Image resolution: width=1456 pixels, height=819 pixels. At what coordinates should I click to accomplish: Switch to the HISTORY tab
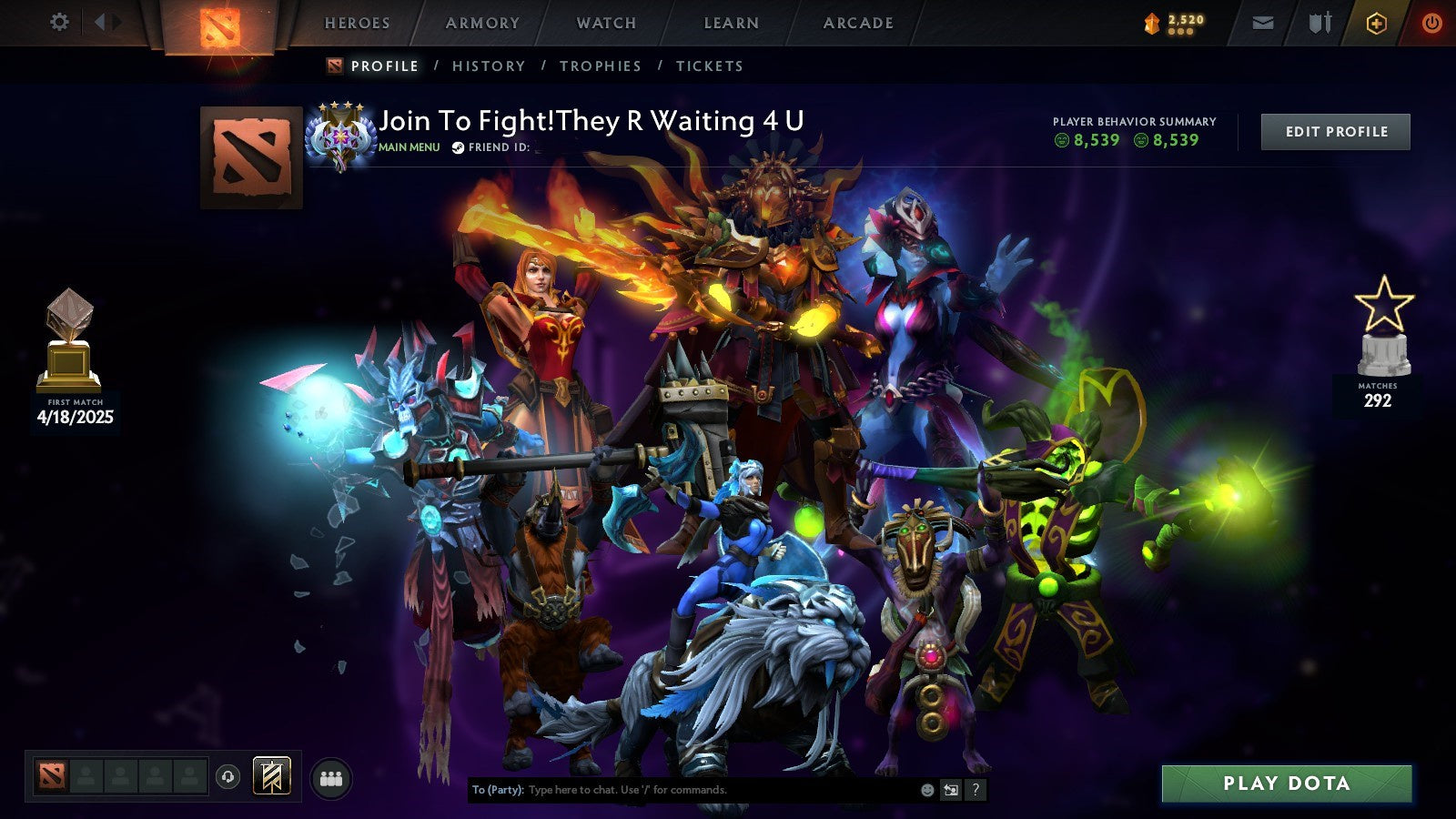[490, 66]
